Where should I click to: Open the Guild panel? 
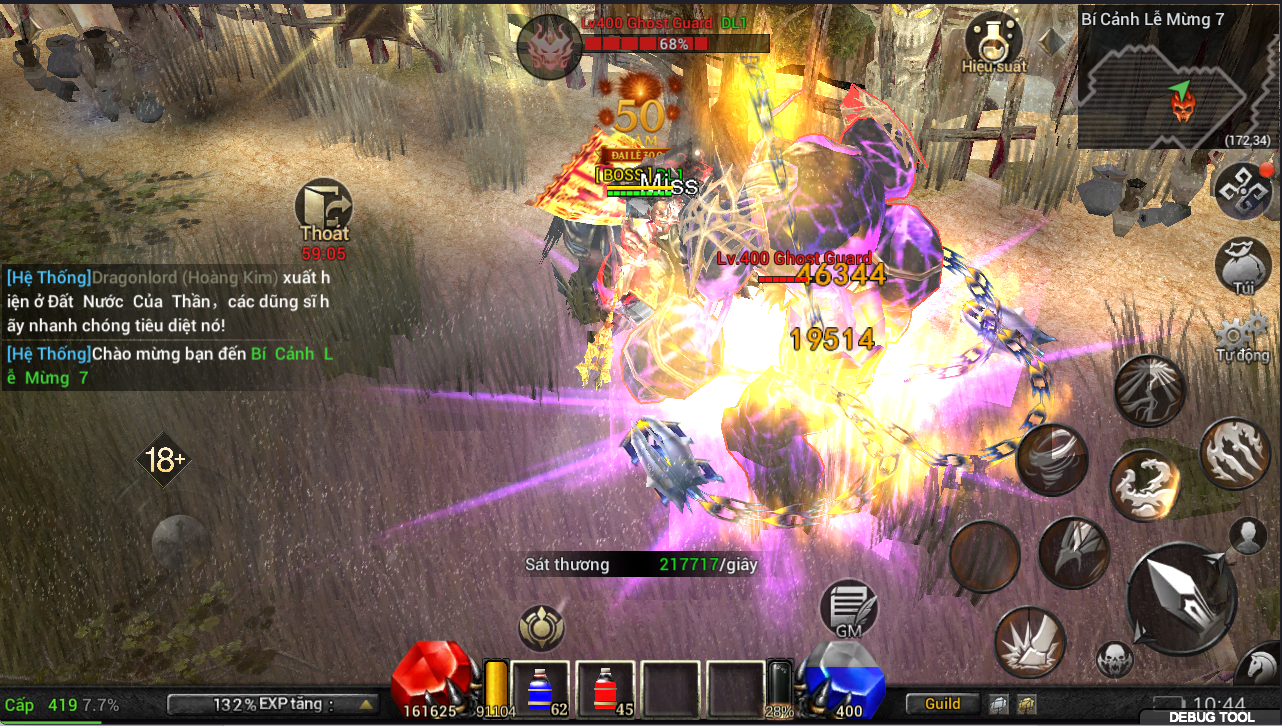point(942,704)
